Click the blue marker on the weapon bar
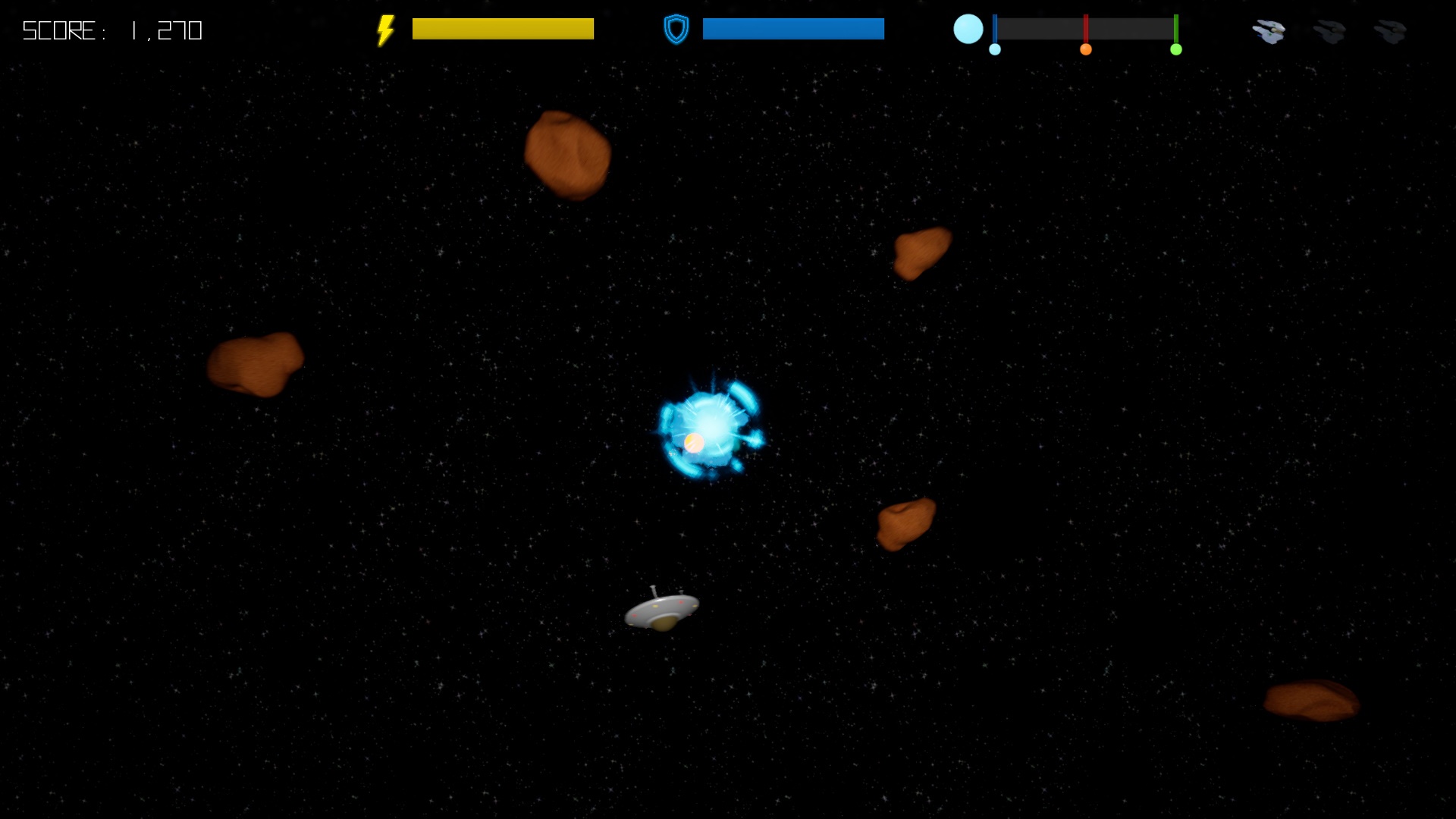The height and width of the screenshot is (819, 1456). [996, 29]
